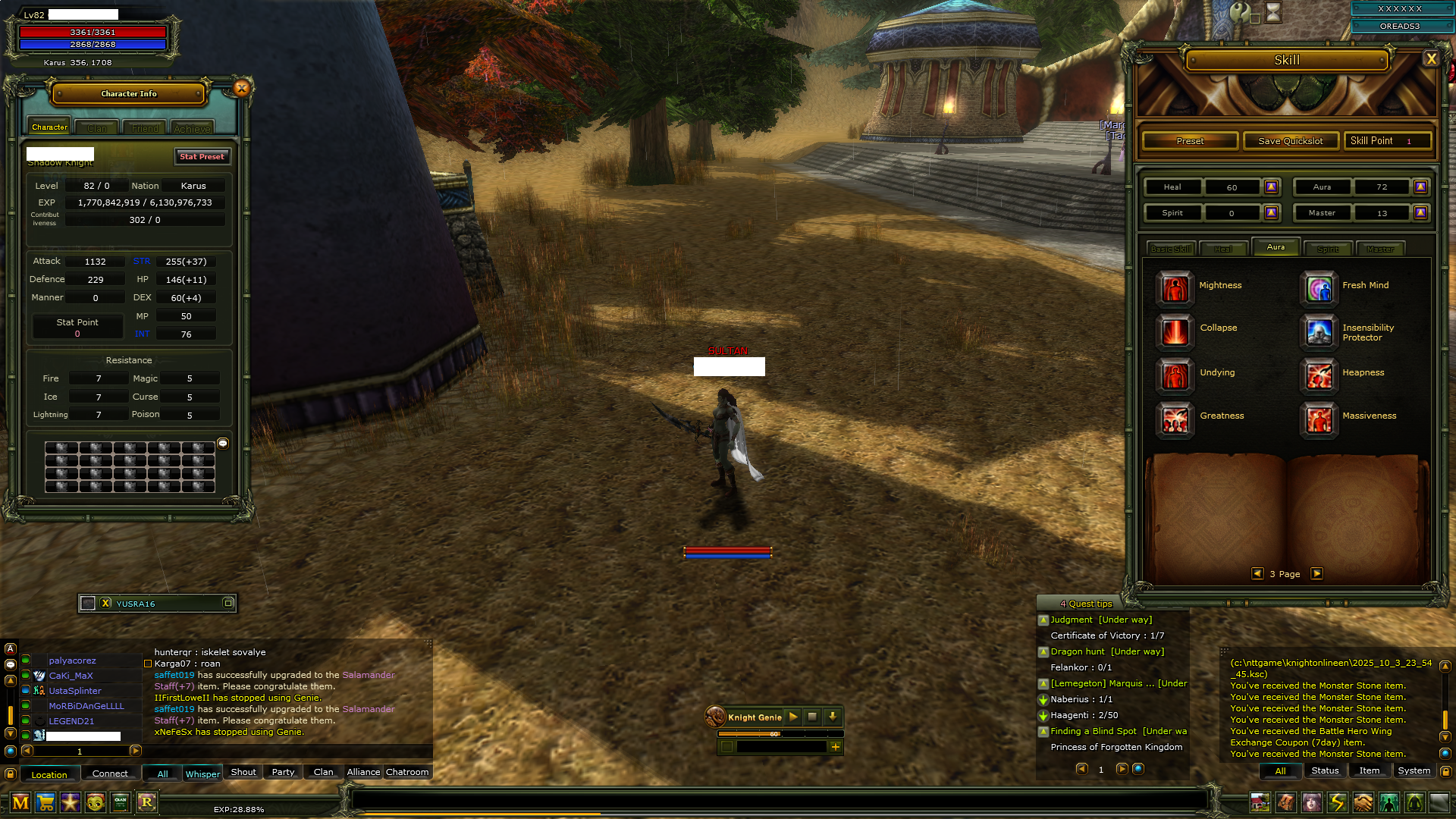Start the Knight Genie play button

click(x=792, y=717)
